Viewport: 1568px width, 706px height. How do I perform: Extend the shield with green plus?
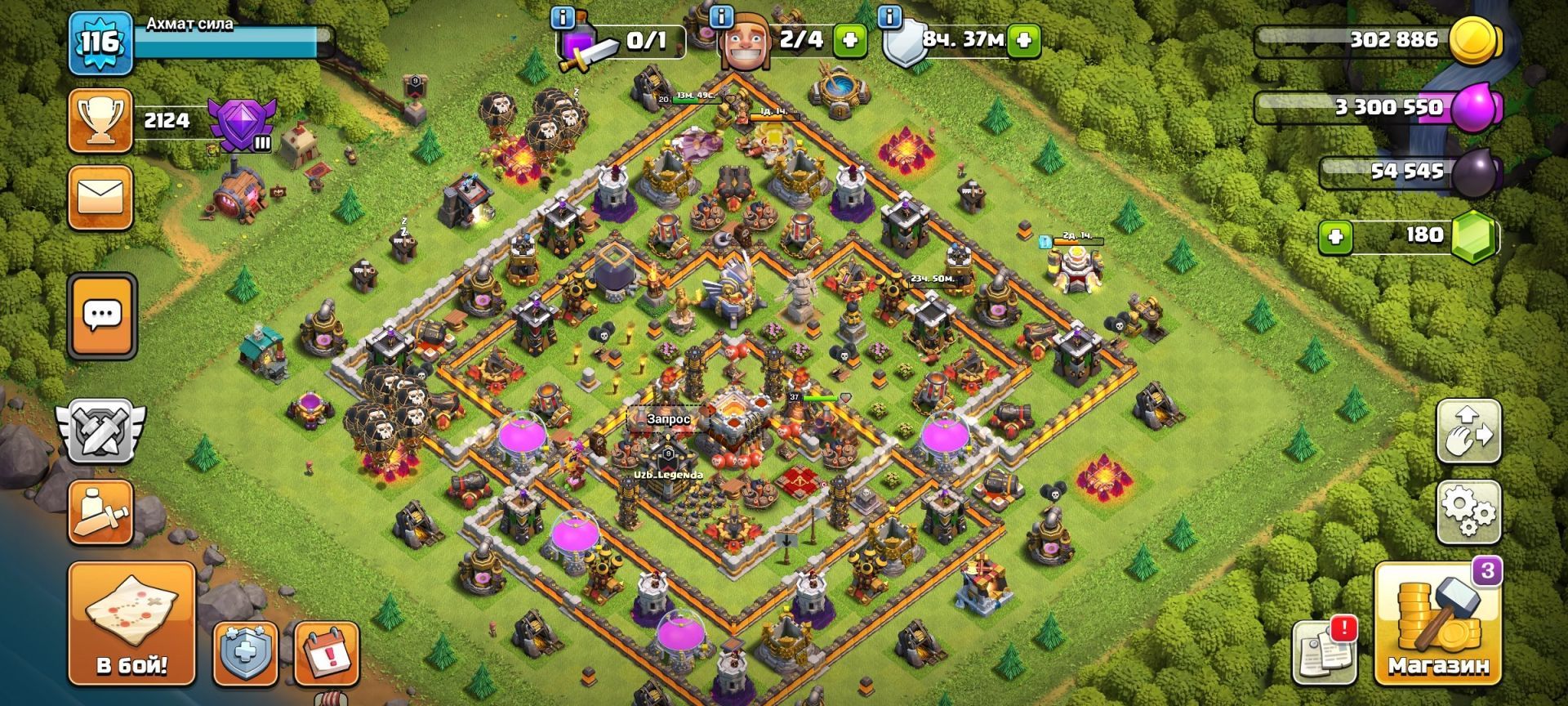pos(1024,41)
